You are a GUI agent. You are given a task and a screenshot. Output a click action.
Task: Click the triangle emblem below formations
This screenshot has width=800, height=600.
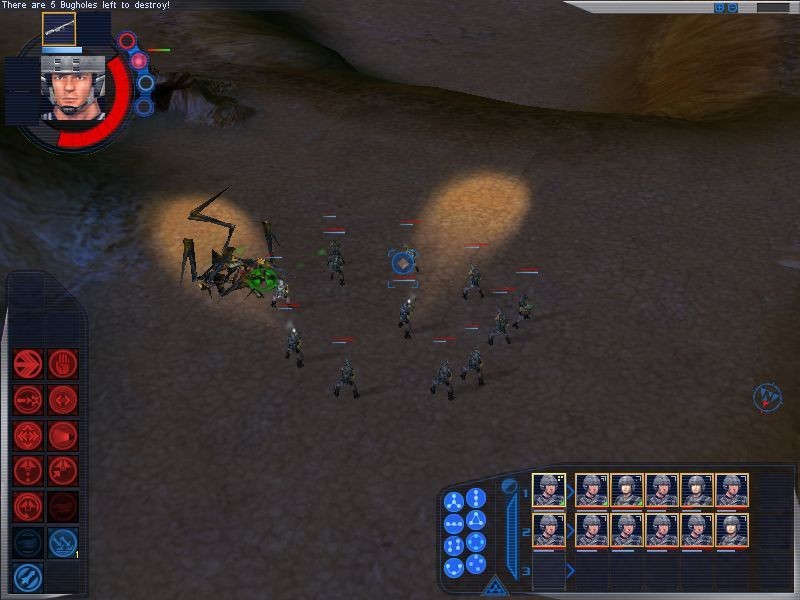[x=492, y=589]
